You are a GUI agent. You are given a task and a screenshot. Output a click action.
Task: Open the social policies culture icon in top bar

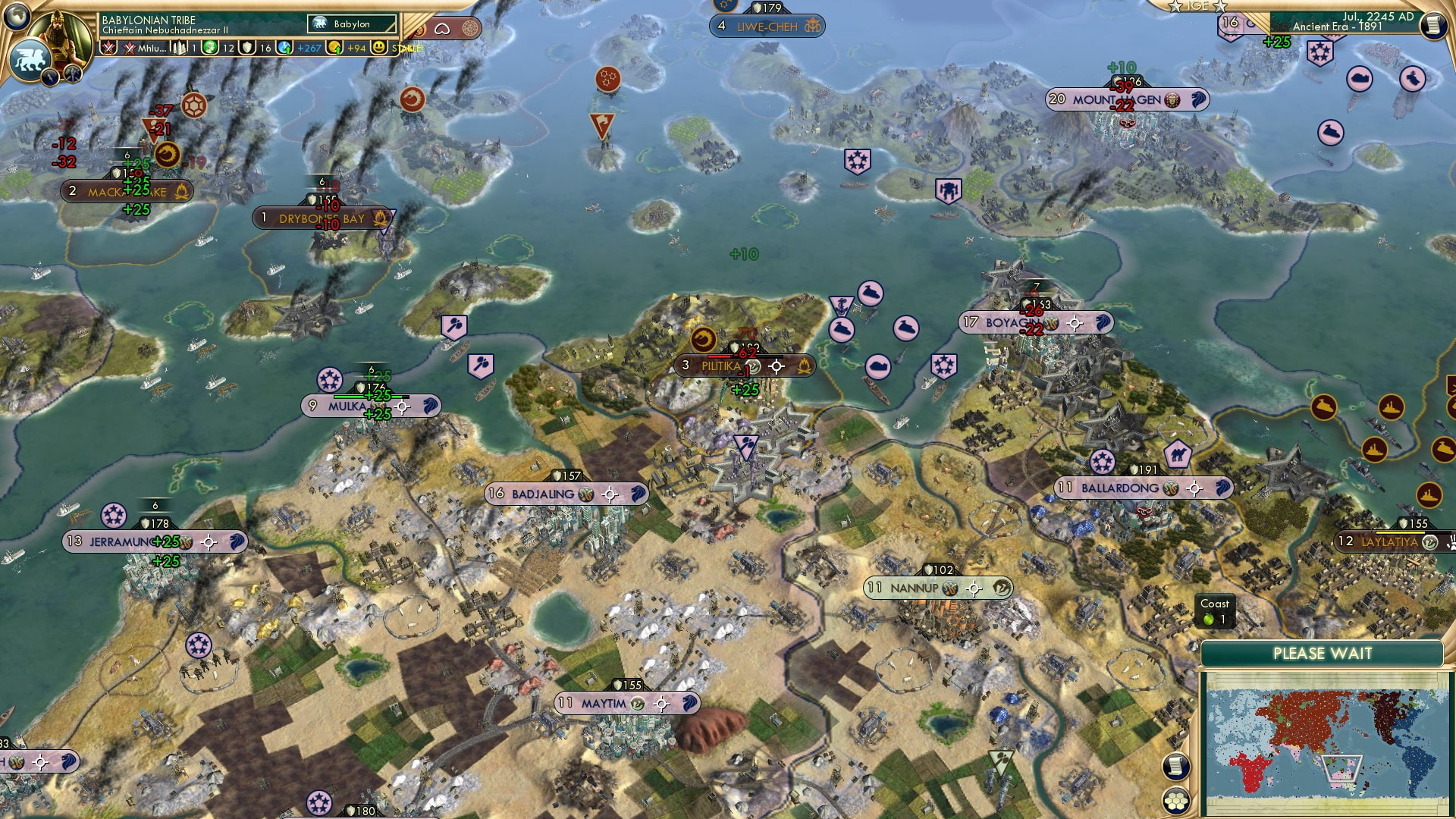click(x=177, y=47)
